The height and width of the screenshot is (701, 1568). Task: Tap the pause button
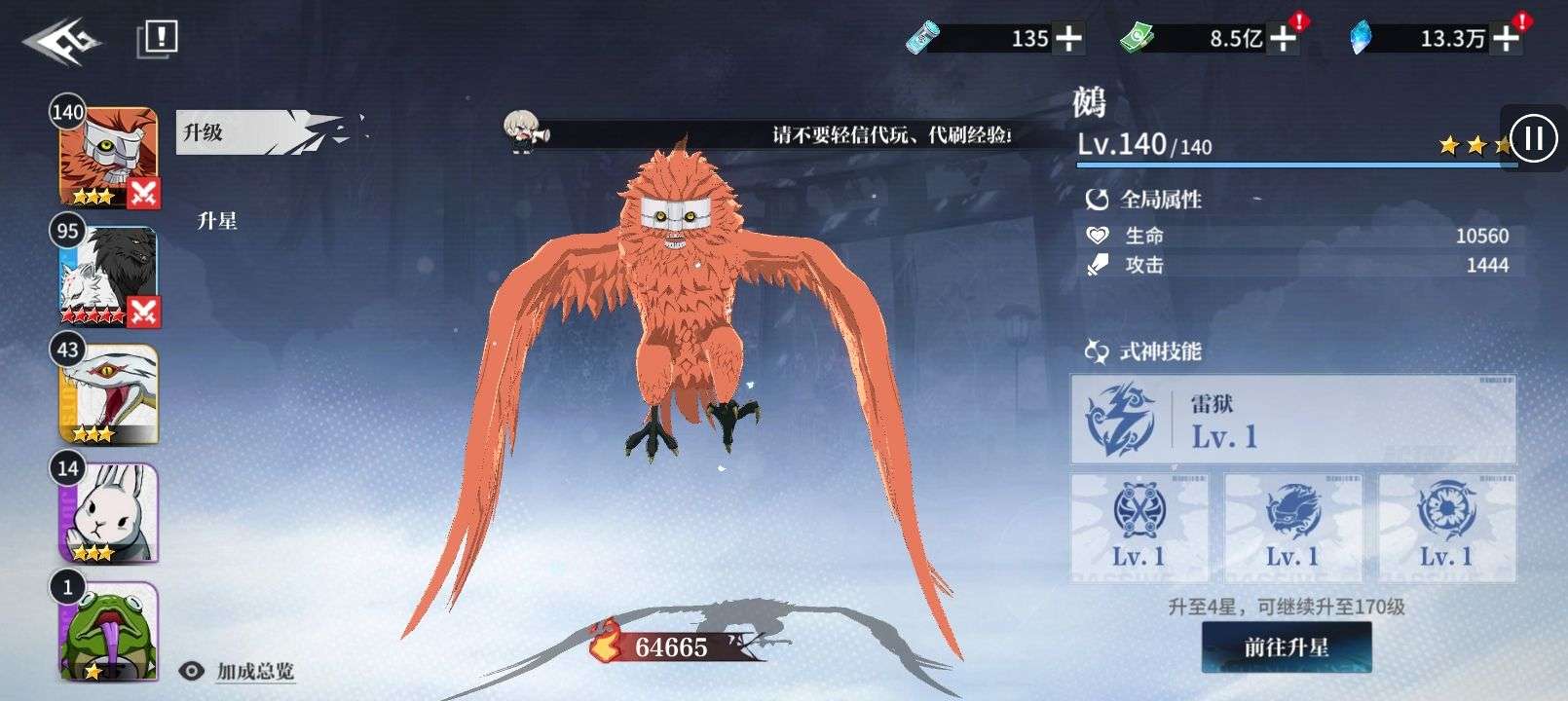click(x=1533, y=138)
